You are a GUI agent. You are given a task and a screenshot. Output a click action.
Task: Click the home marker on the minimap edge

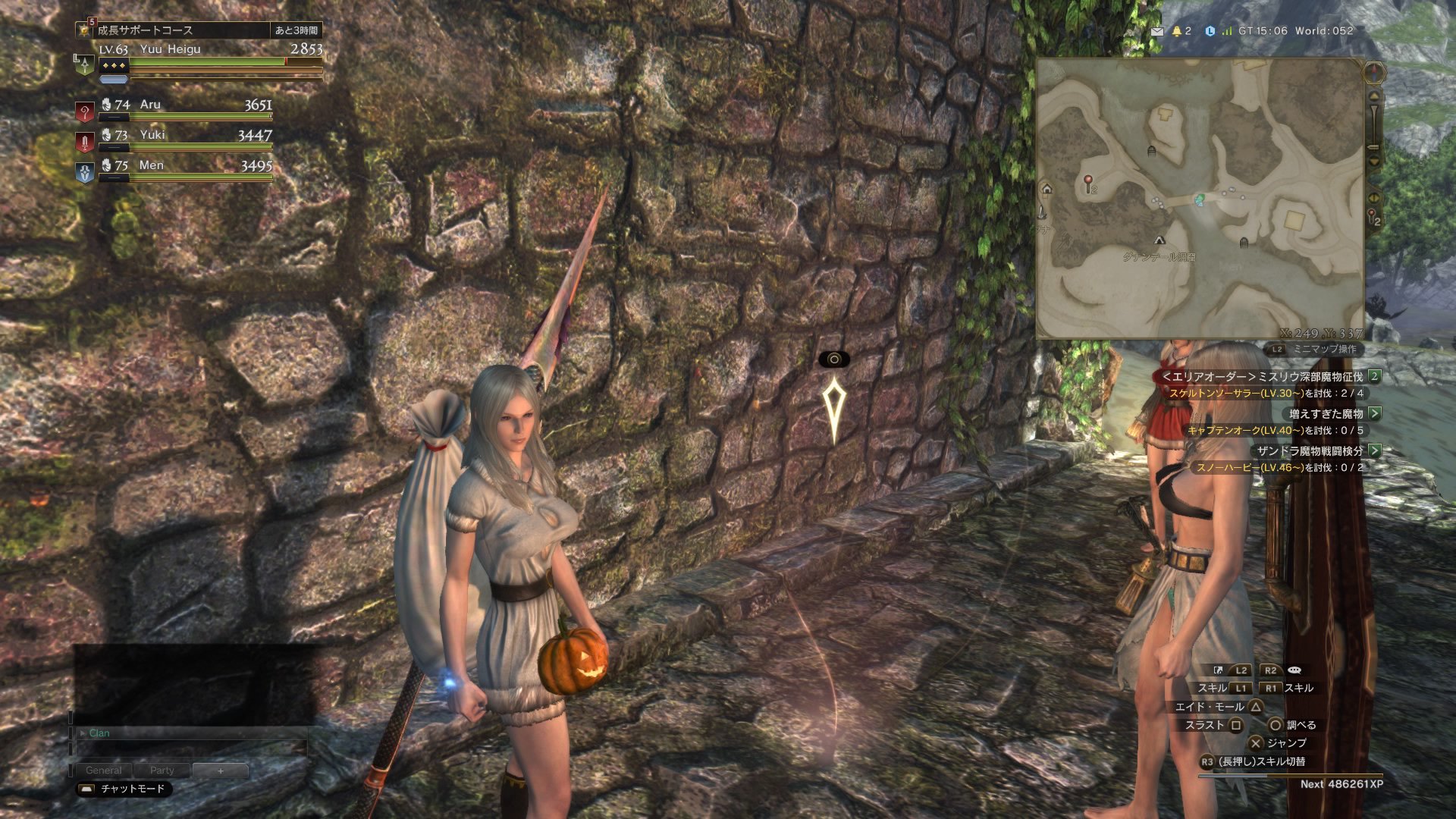point(1047,189)
